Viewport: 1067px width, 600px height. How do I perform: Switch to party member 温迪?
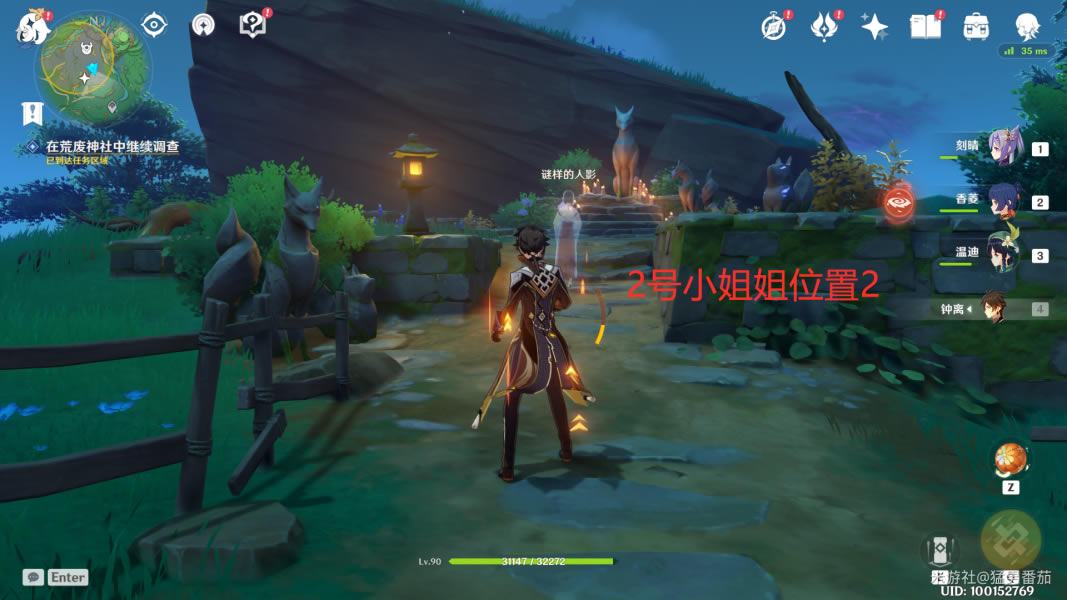point(1004,253)
